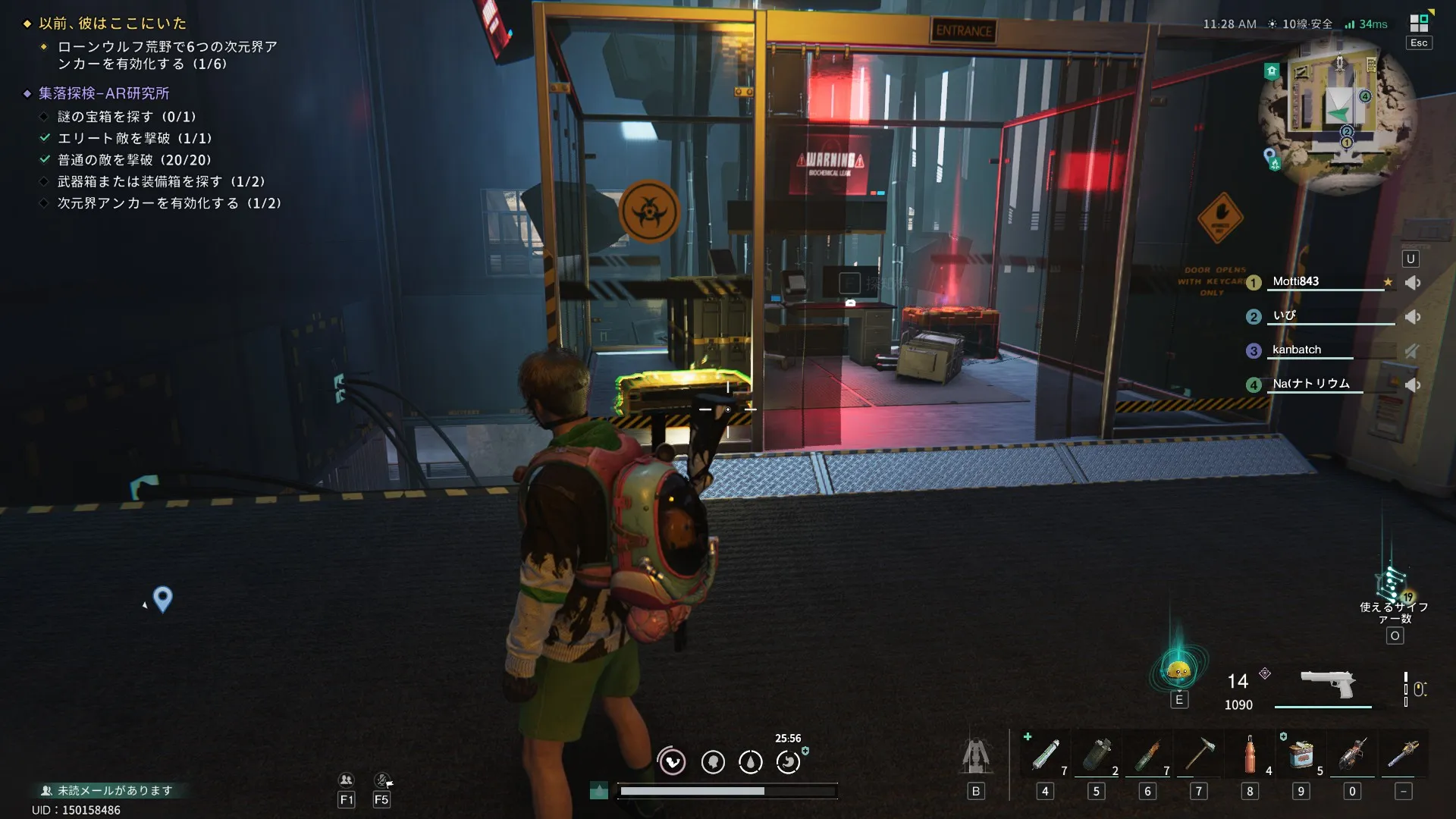
Task: Use the healing syringe hotbar slot
Action: (x=1045, y=755)
